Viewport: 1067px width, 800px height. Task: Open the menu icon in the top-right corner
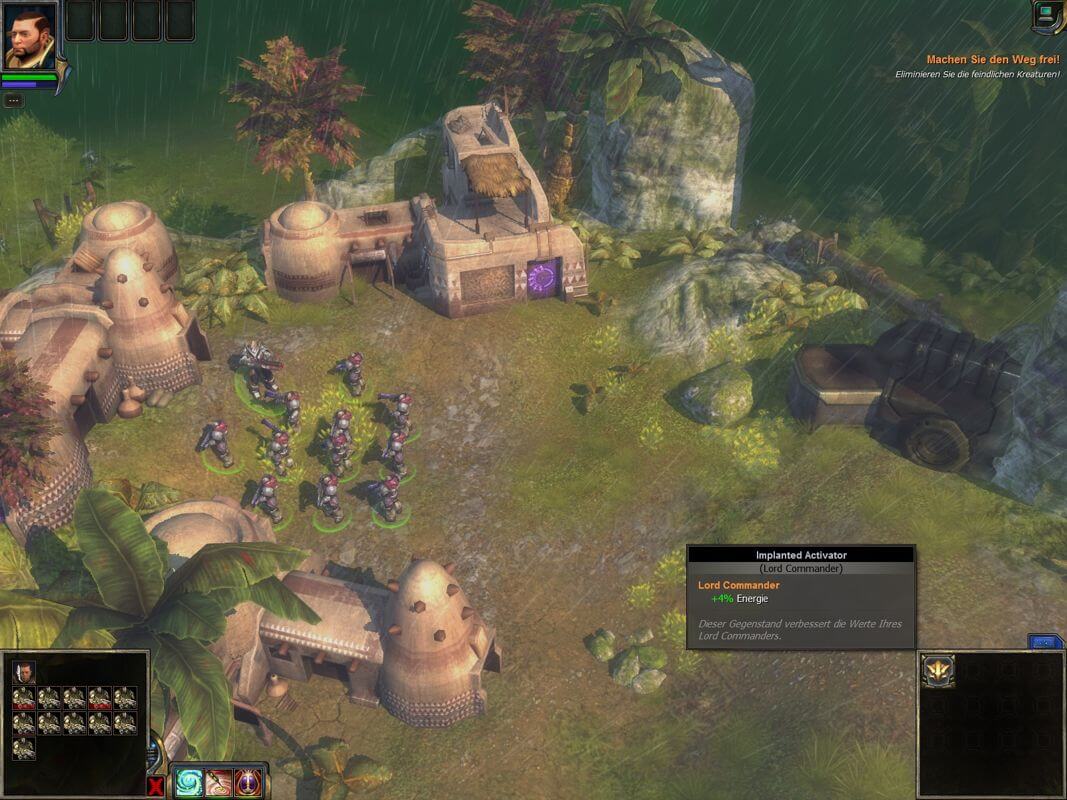pyautogui.click(x=1047, y=15)
